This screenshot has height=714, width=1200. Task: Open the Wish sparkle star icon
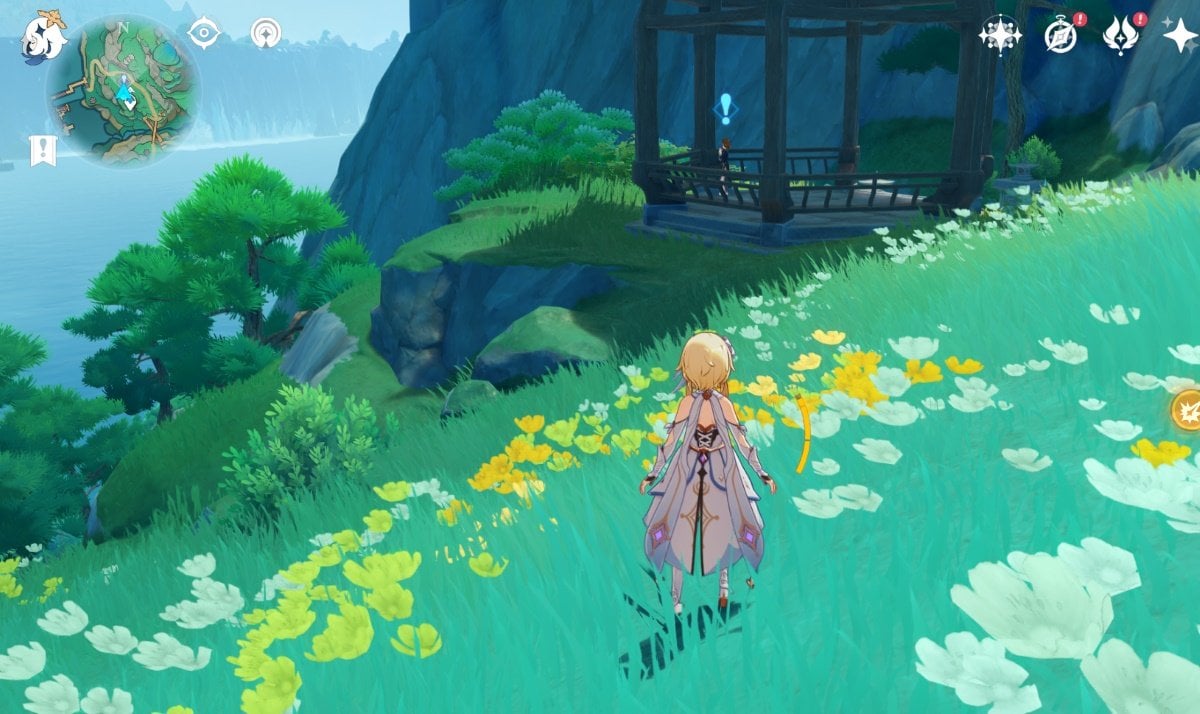click(1180, 35)
